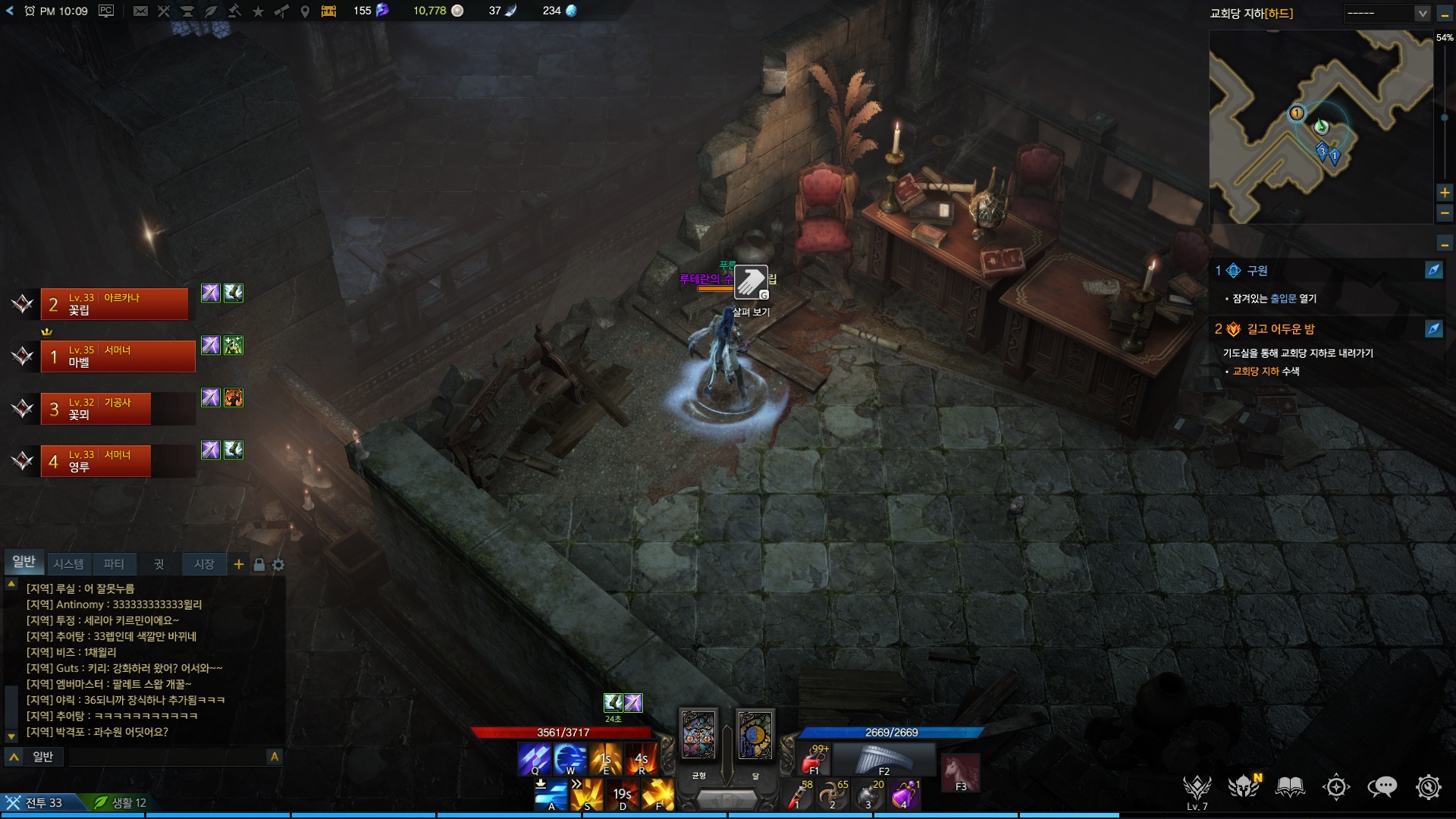Open the mail envelope icon

coord(140,11)
